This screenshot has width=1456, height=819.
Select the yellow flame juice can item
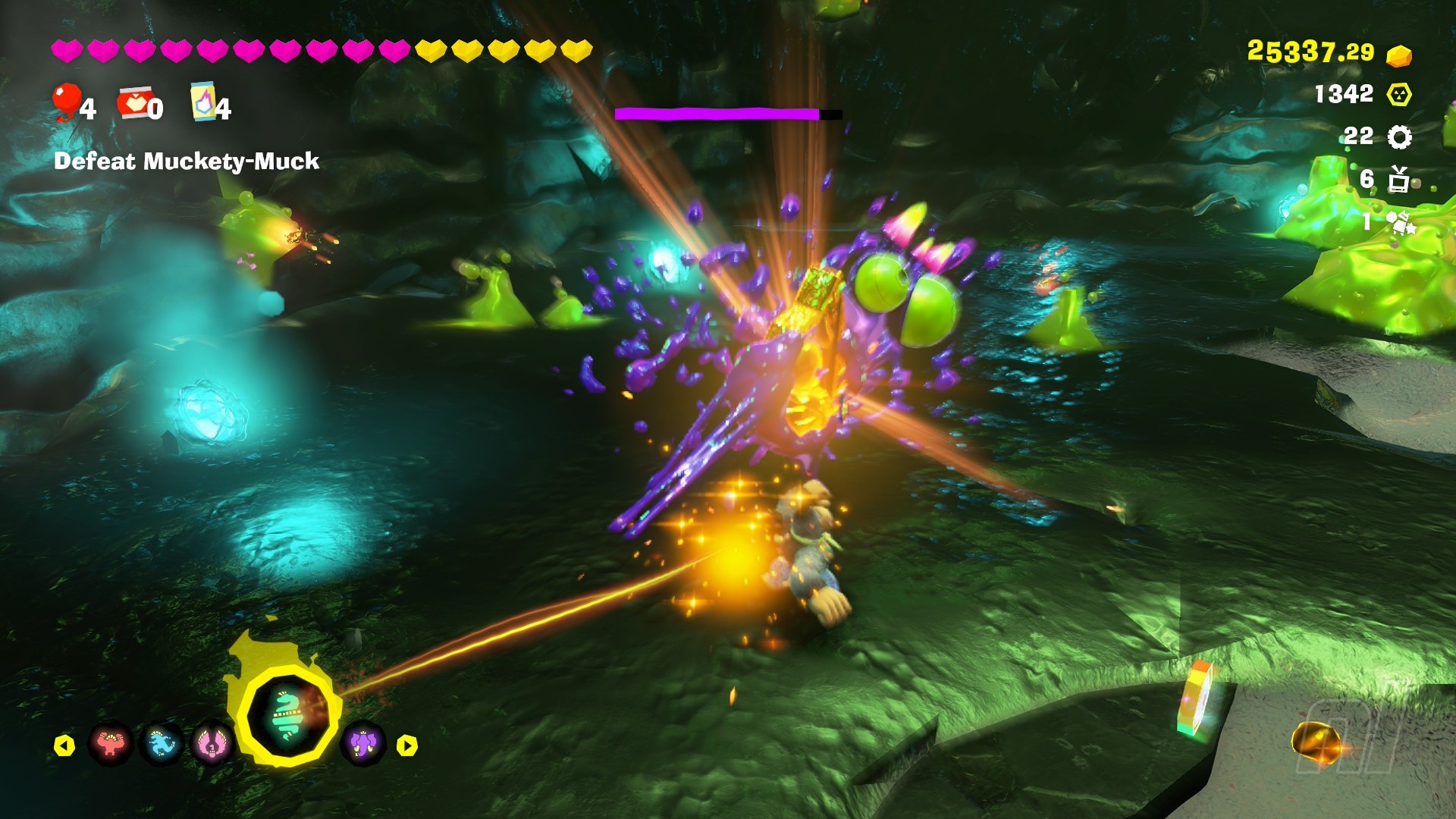[202, 102]
